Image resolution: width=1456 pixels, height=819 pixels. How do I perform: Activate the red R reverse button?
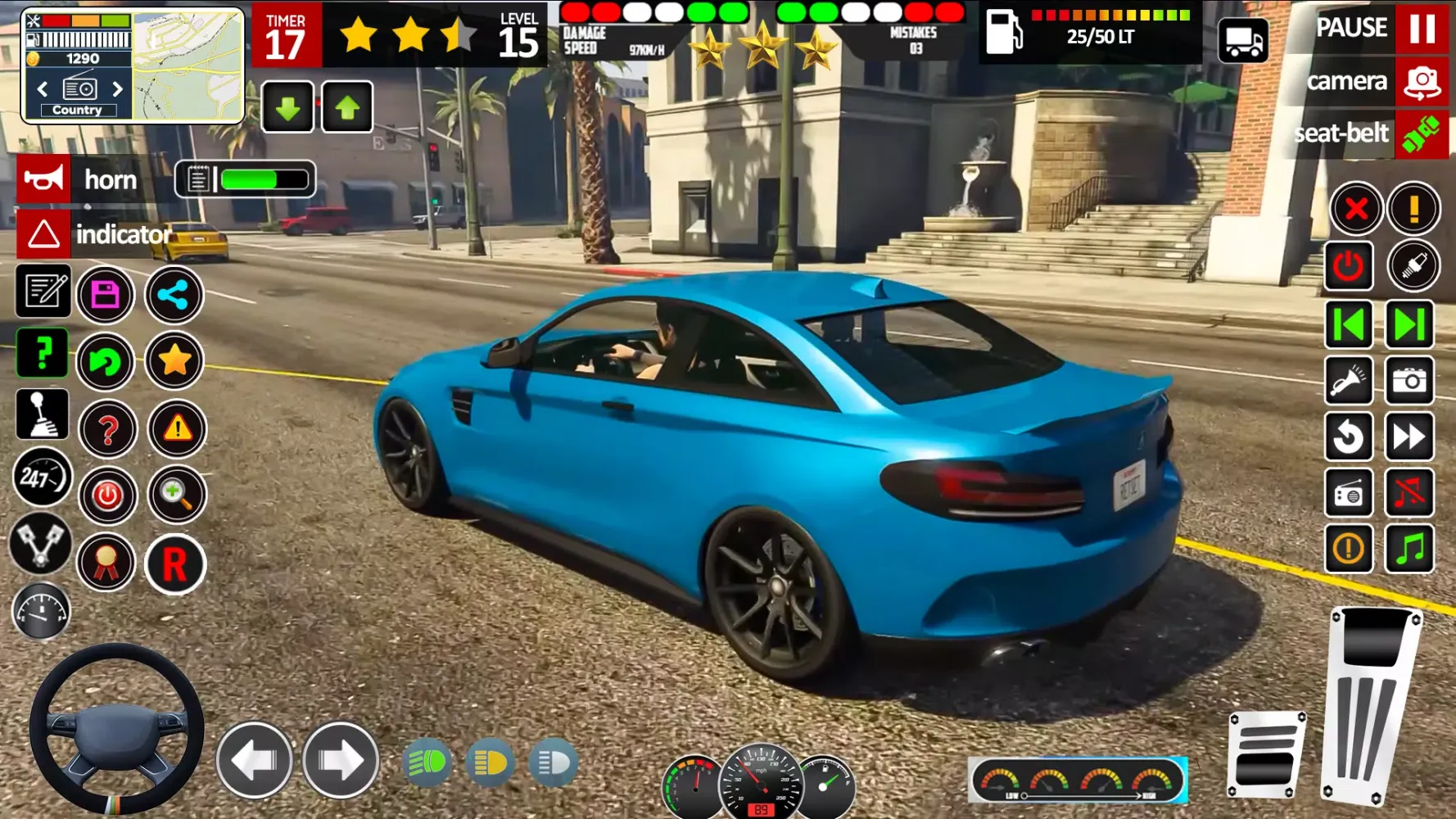click(174, 564)
